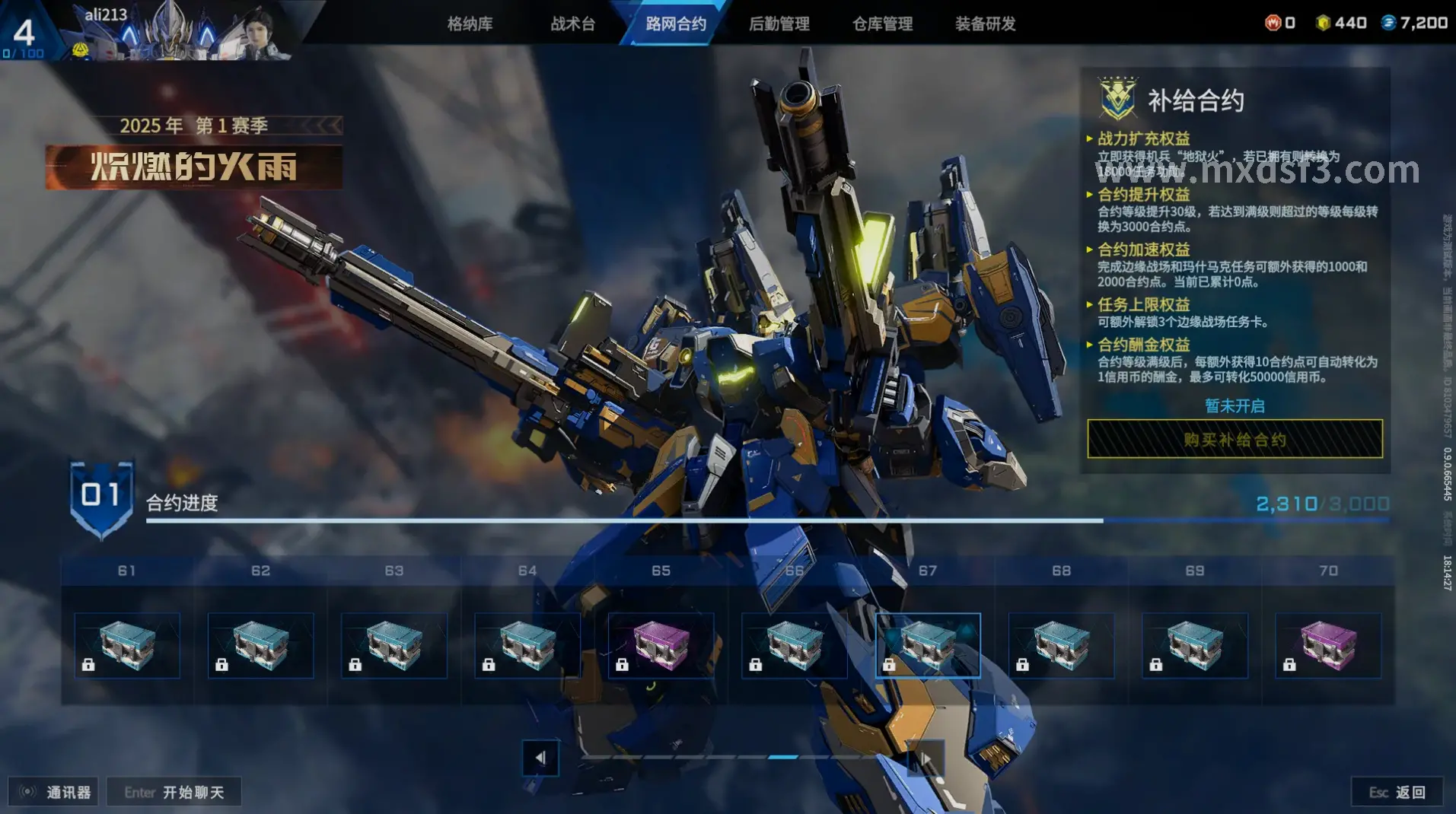Show previous reward page with left arrow

tap(540, 758)
